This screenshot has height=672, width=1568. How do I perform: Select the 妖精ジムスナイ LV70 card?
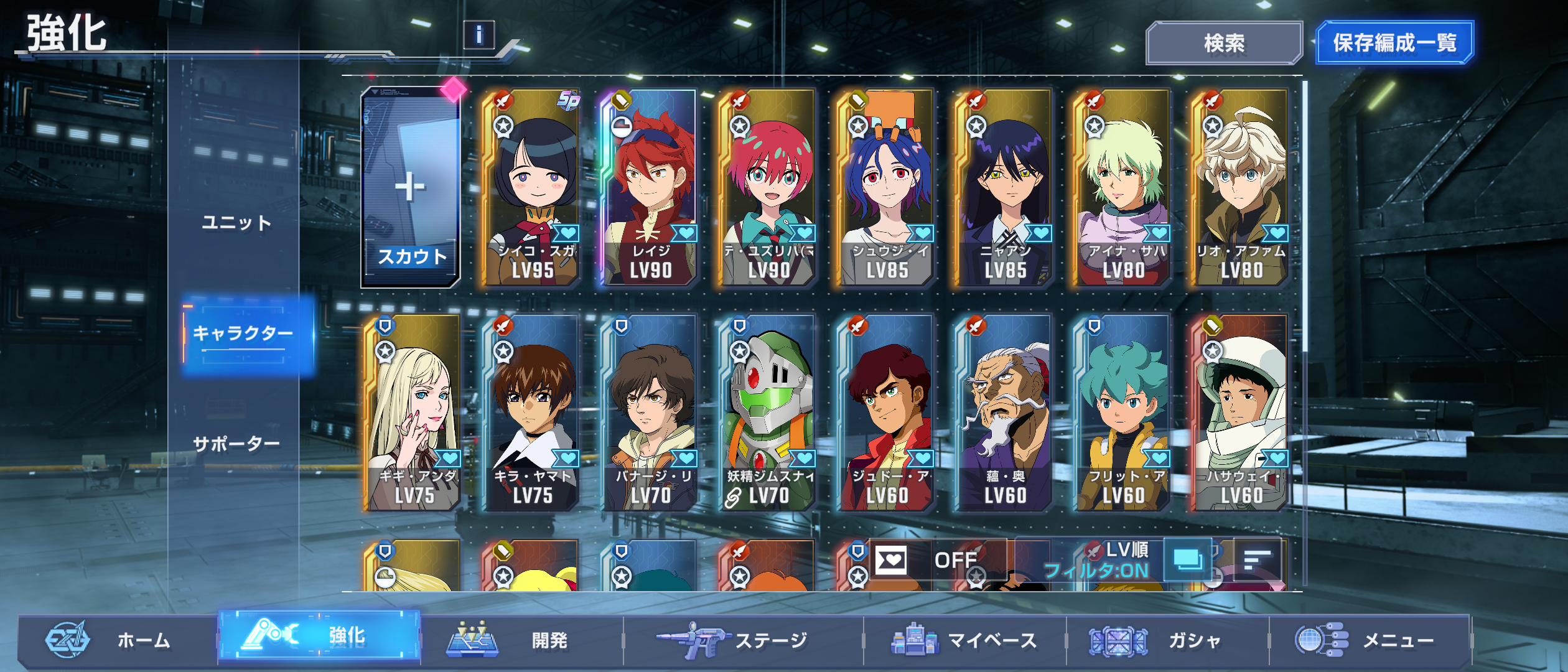pos(768,413)
